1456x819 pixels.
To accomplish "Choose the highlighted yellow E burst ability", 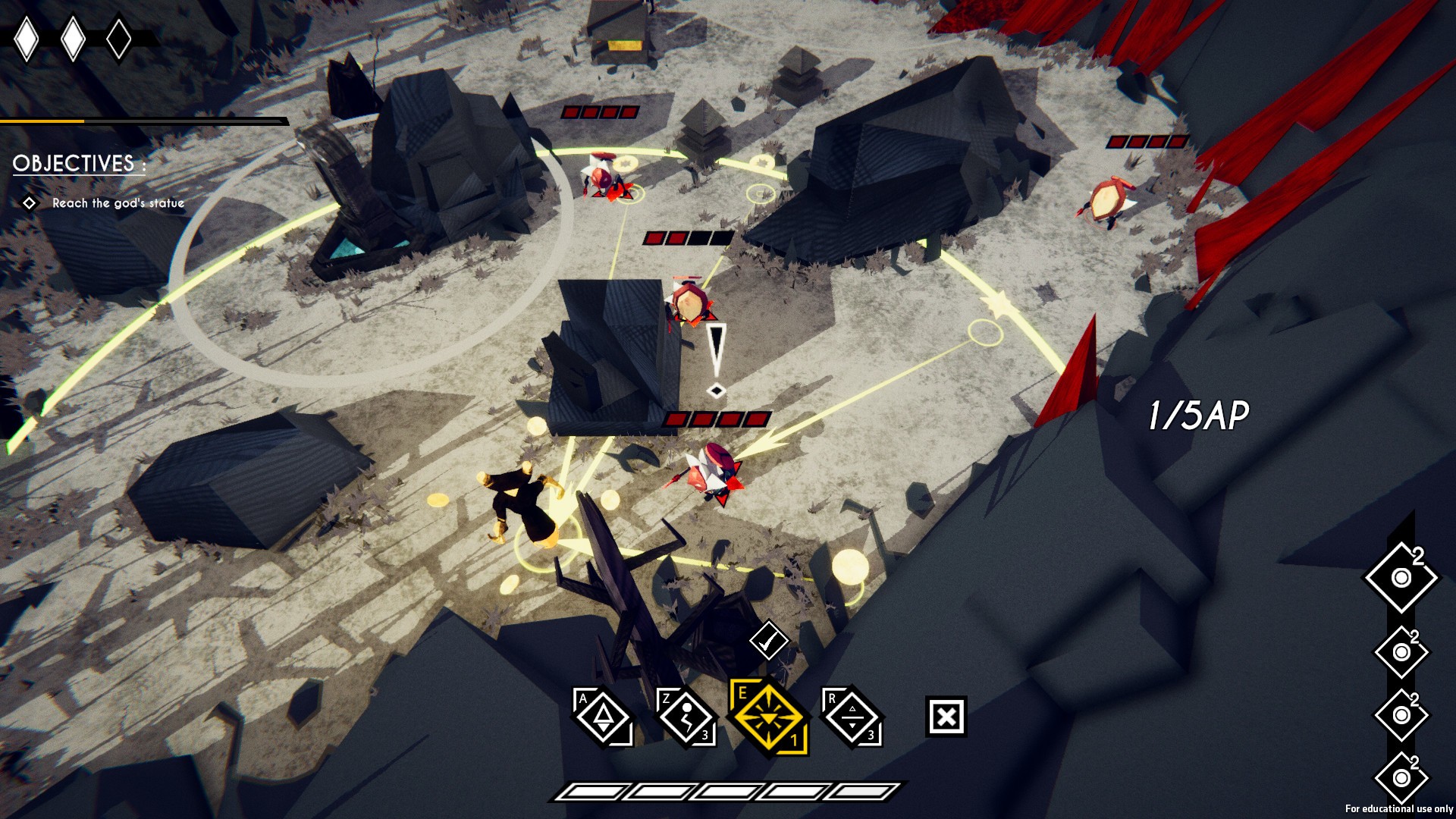I will 768,717.
